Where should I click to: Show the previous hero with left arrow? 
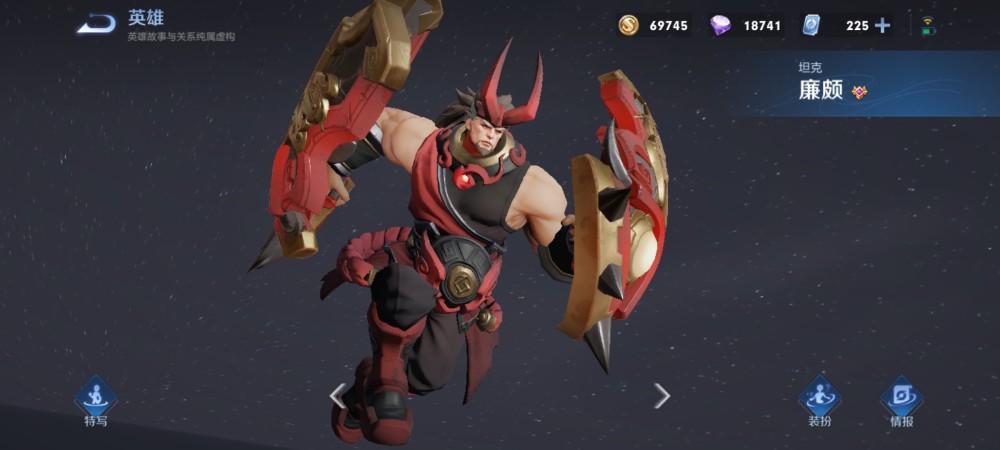(338, 396)
